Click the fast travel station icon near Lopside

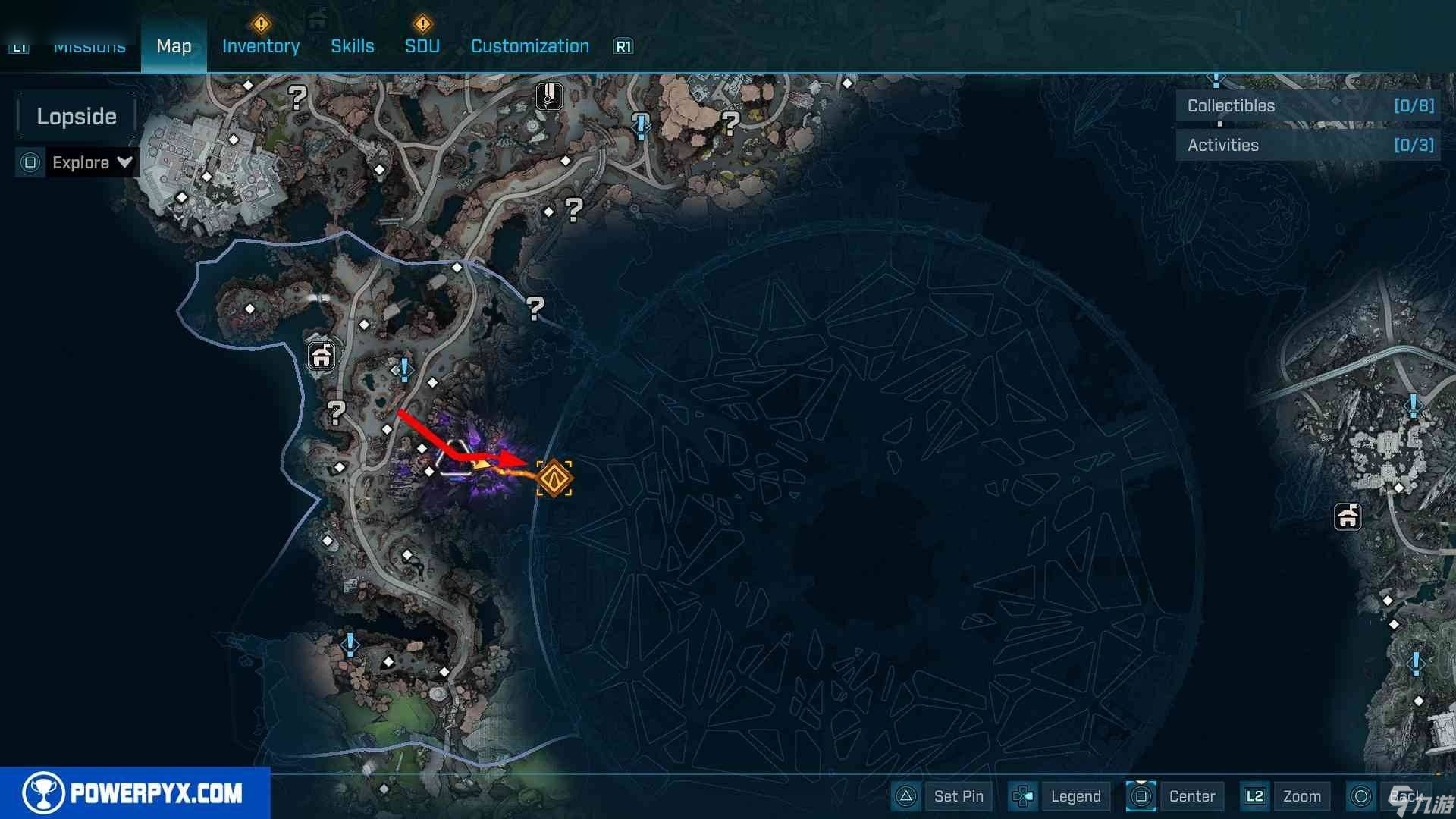[322, 354]
